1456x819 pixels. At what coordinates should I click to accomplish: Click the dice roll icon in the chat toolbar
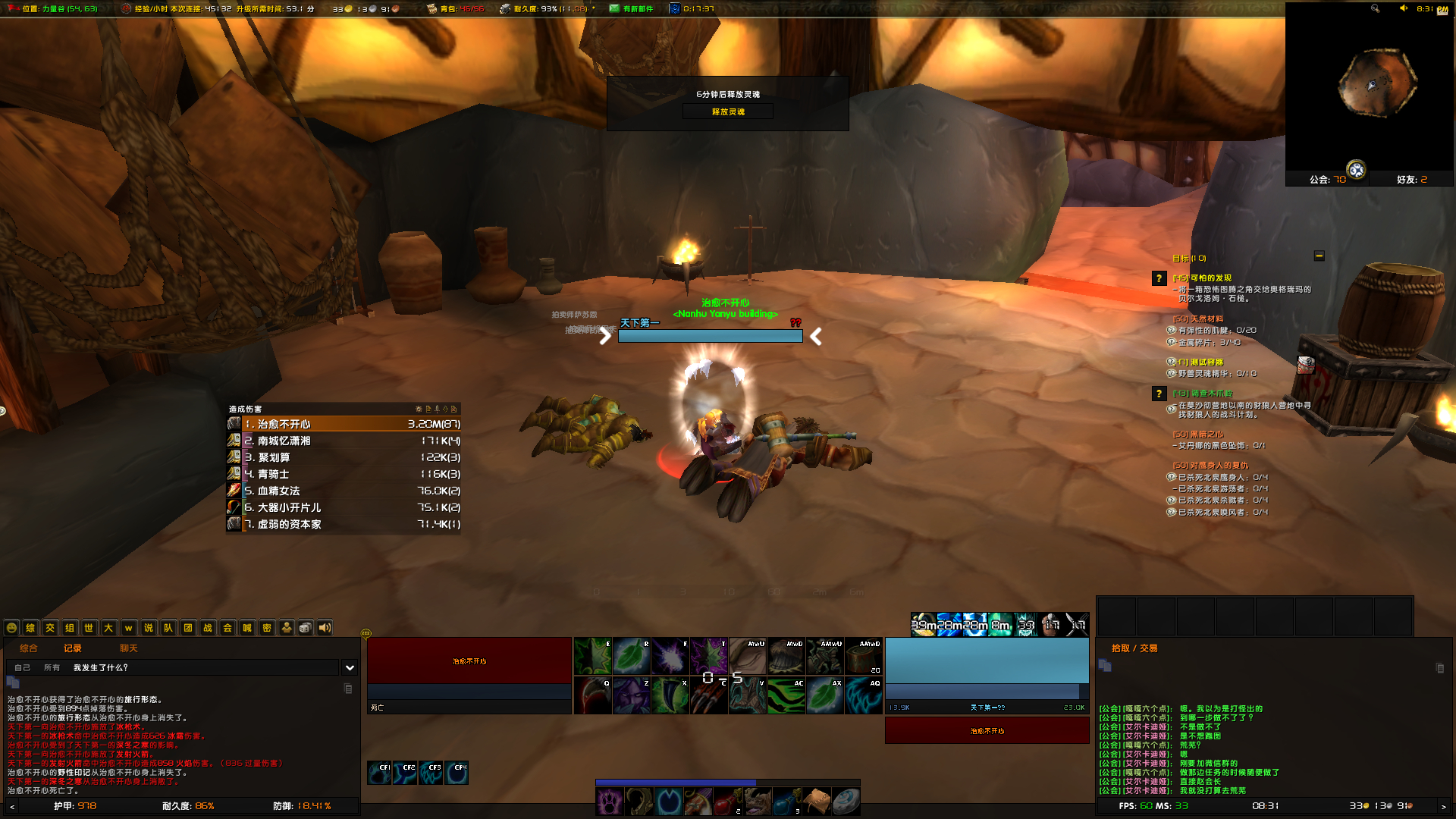click(x=304, y=628)
